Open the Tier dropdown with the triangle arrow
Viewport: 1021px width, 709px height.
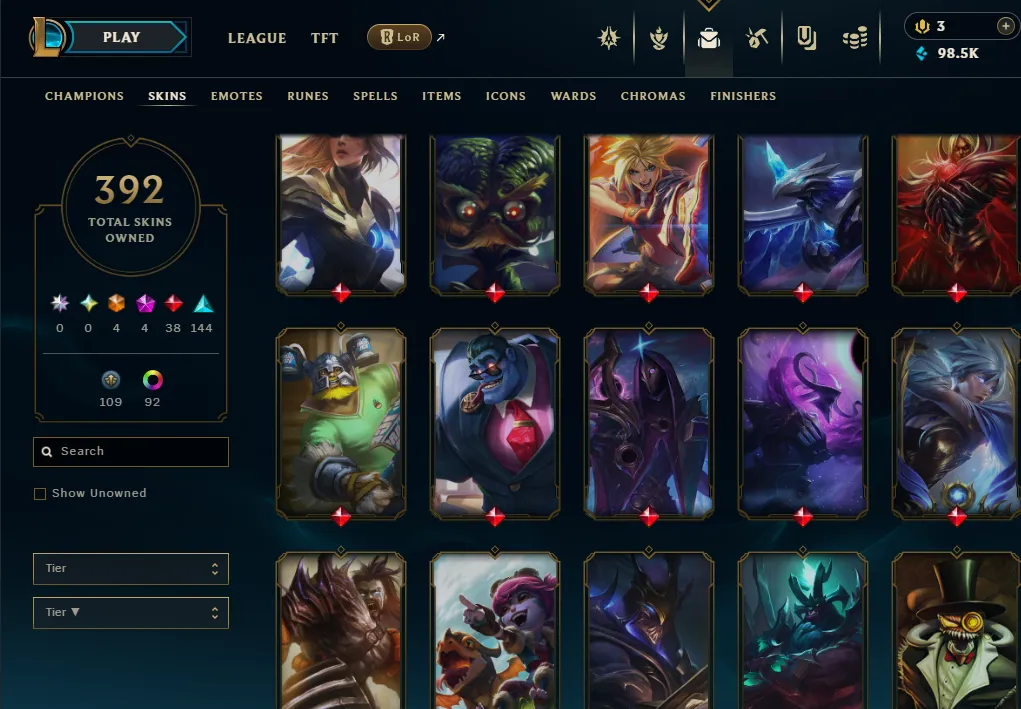click(131, 613)
